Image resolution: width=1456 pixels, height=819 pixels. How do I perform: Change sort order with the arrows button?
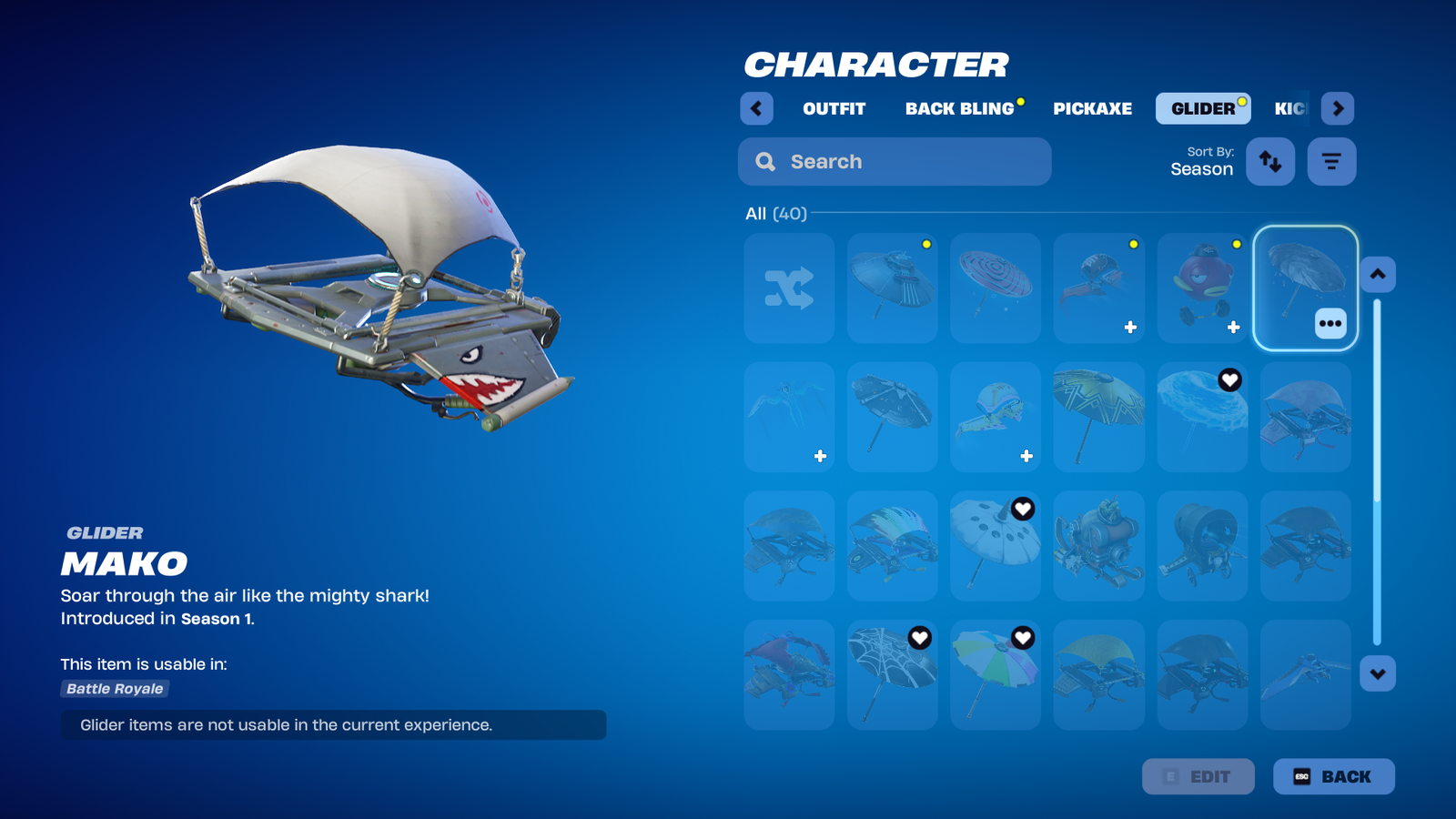[1269, 162]
